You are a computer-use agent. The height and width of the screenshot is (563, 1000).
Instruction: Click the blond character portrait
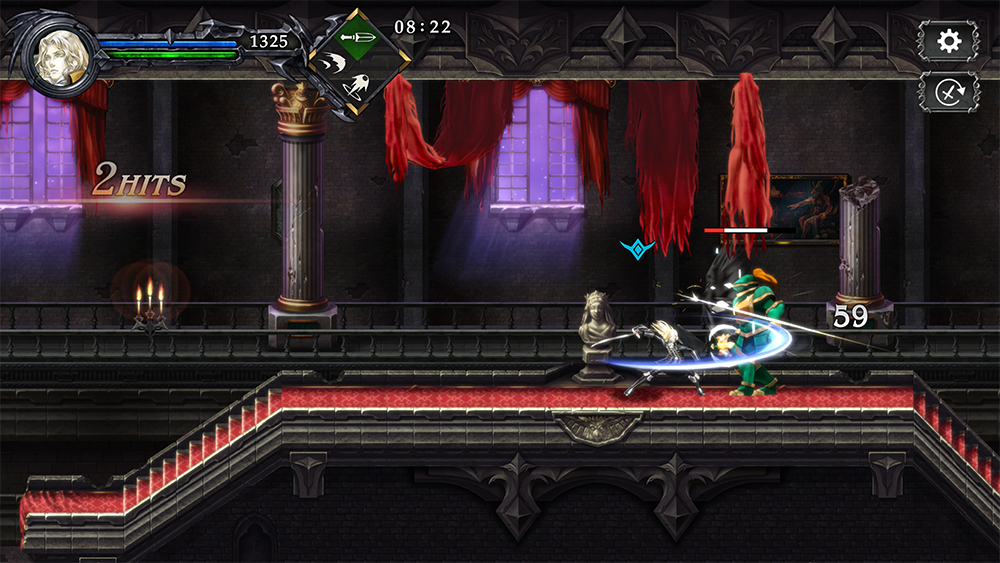[x=58, y=51]
